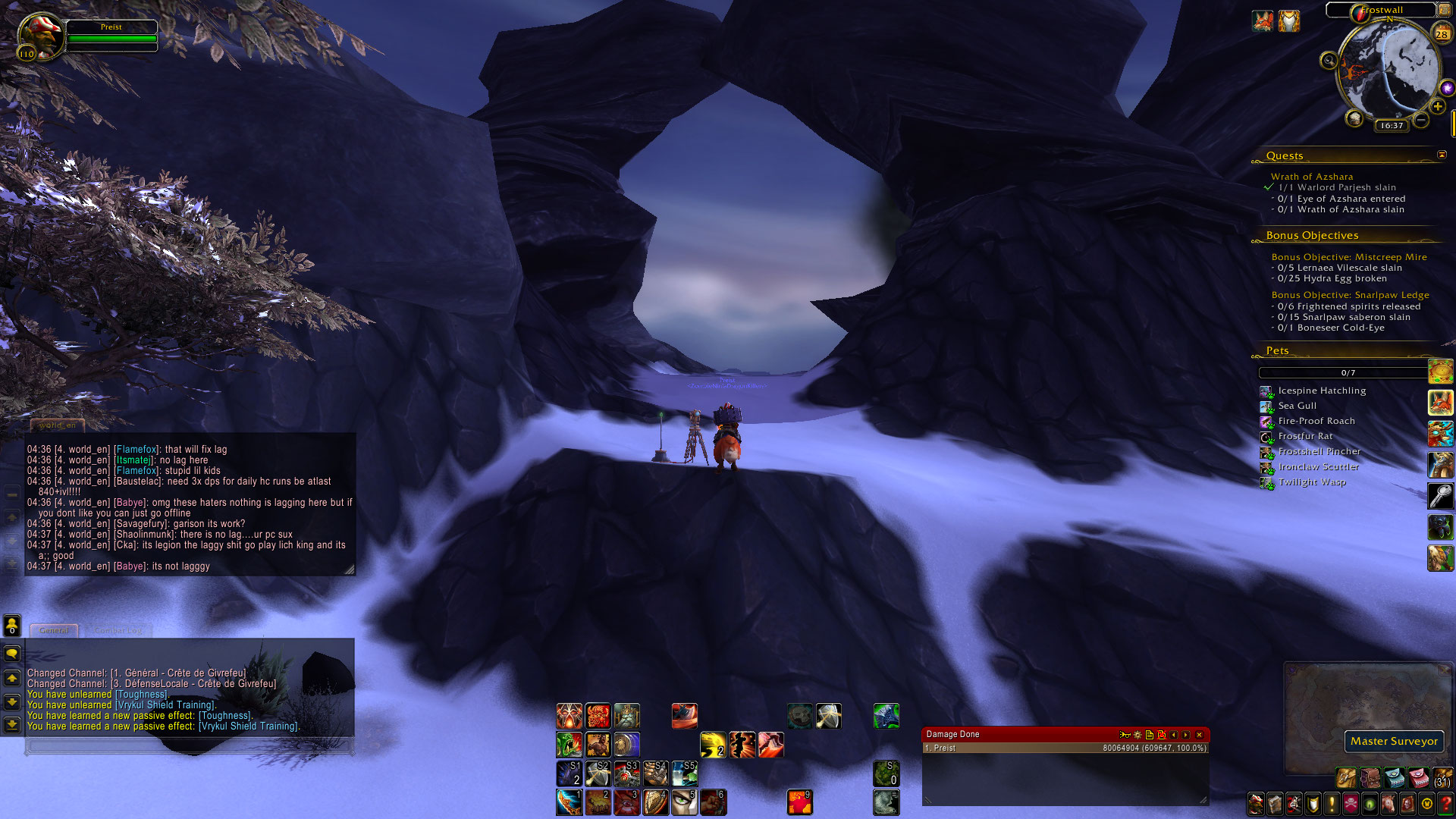This screenshot has height=819, width=1456.
Task: Toggle stance S1 on the stance bar
Action: (x=571, y=773)
